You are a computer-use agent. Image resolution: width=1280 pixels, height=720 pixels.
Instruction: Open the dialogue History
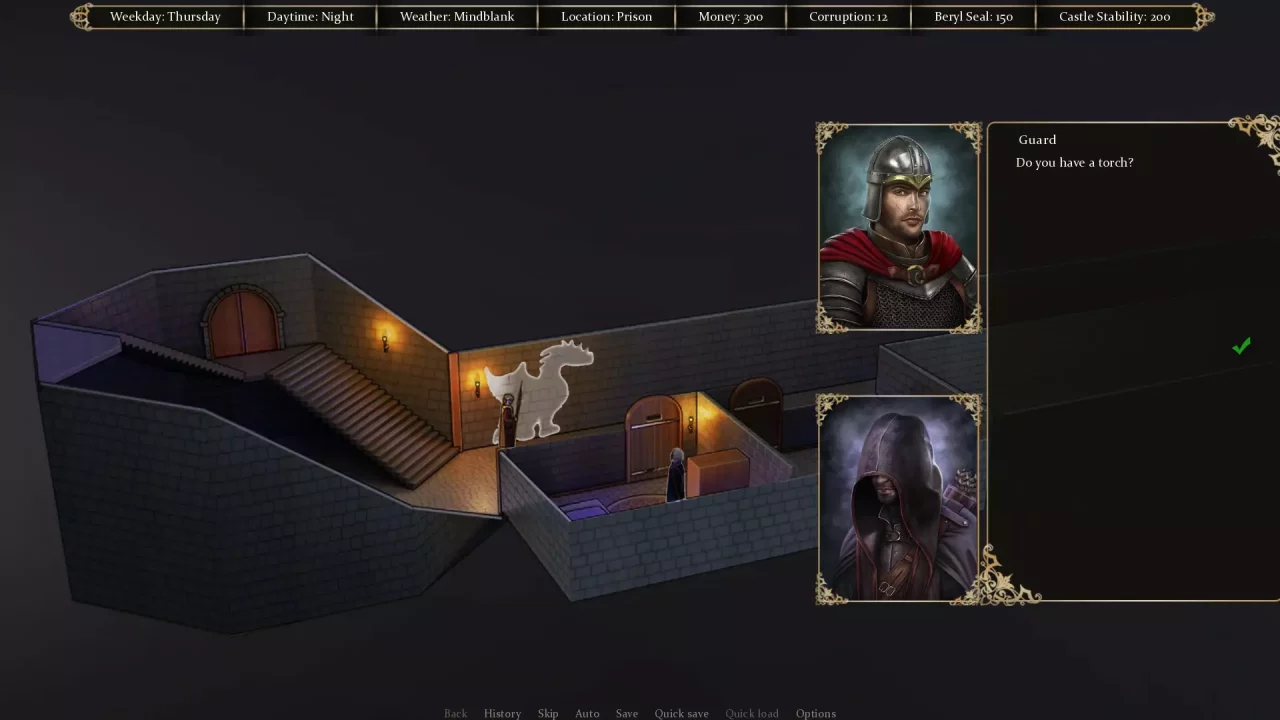[x=502, y=713]
